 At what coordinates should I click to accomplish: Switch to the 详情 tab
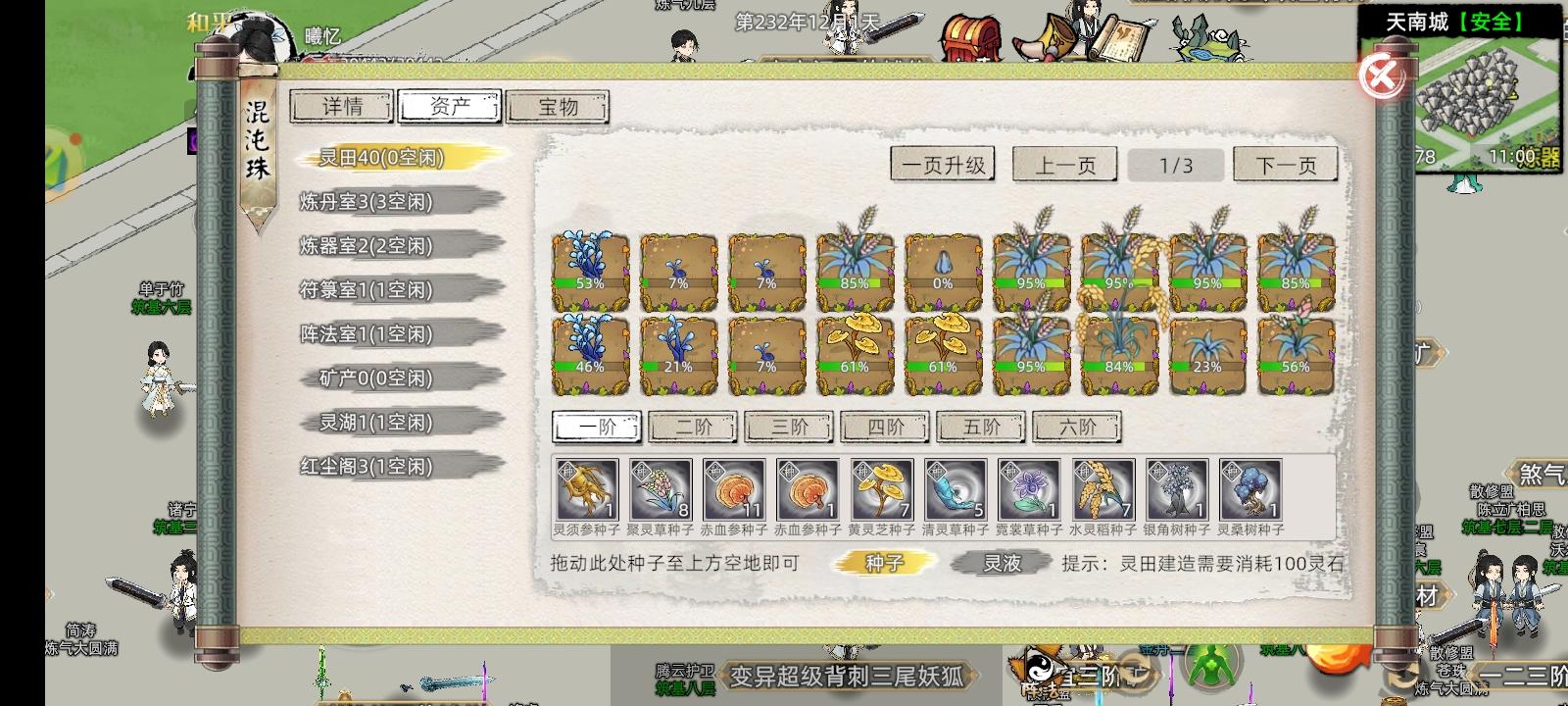click(342, 107)
